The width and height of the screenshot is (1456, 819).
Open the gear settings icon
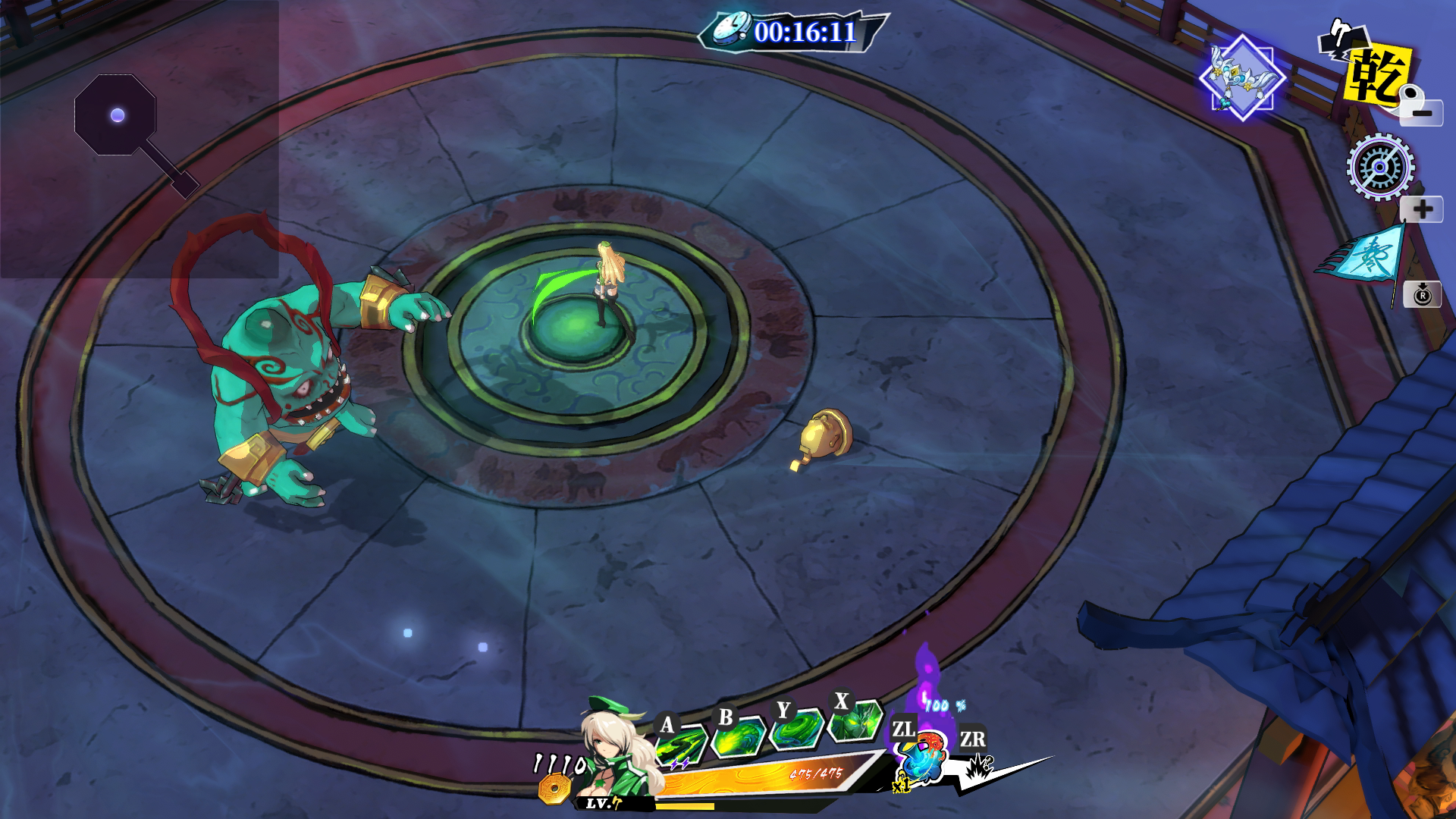tap(1380, 167)
